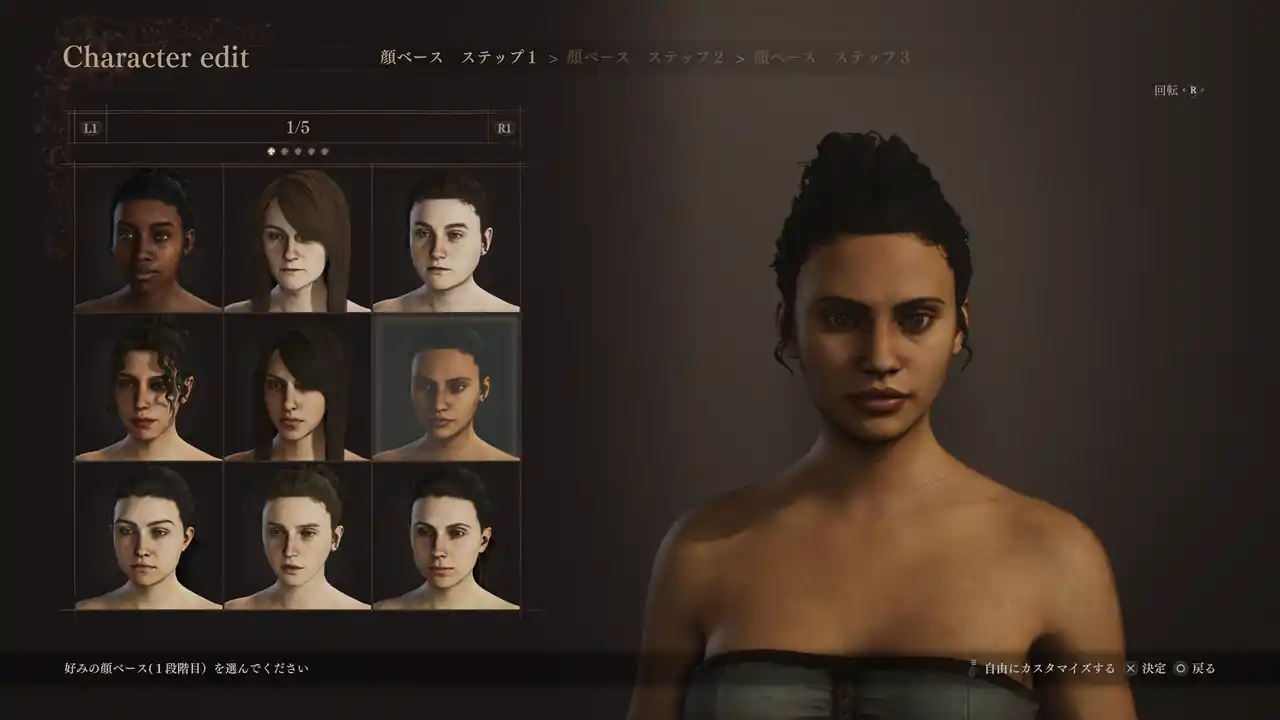
Task: Click the active first page indicator dot
Action: click(x=271, y=152)
